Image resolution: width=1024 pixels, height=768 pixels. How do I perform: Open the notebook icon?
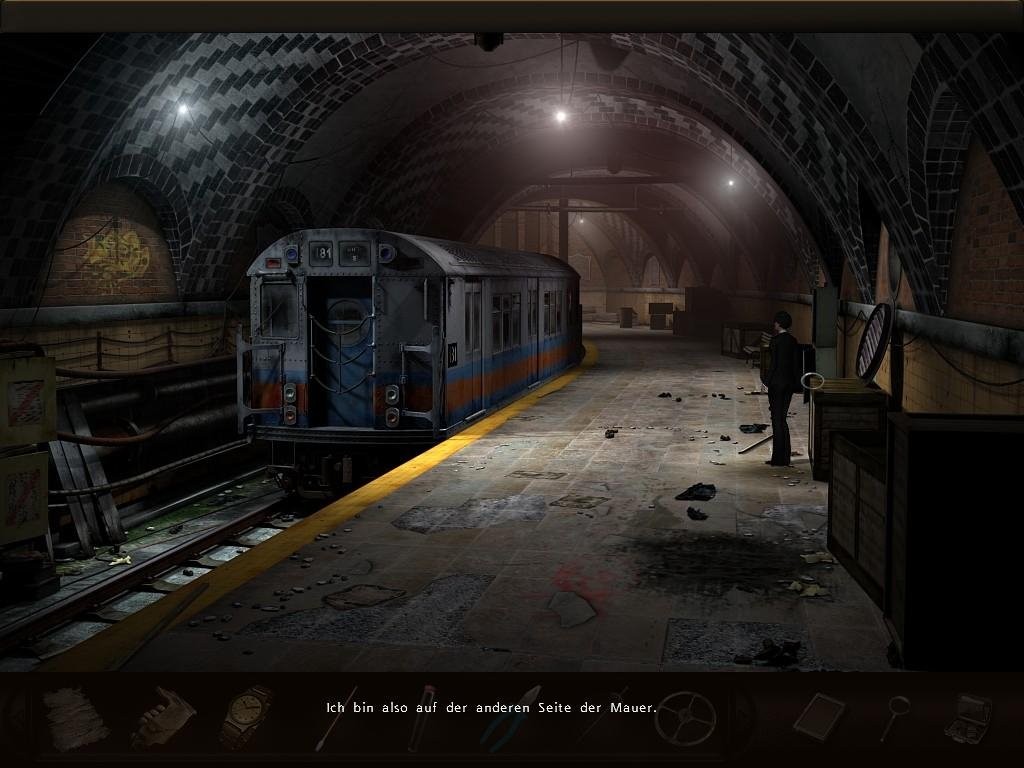(818, 716)
